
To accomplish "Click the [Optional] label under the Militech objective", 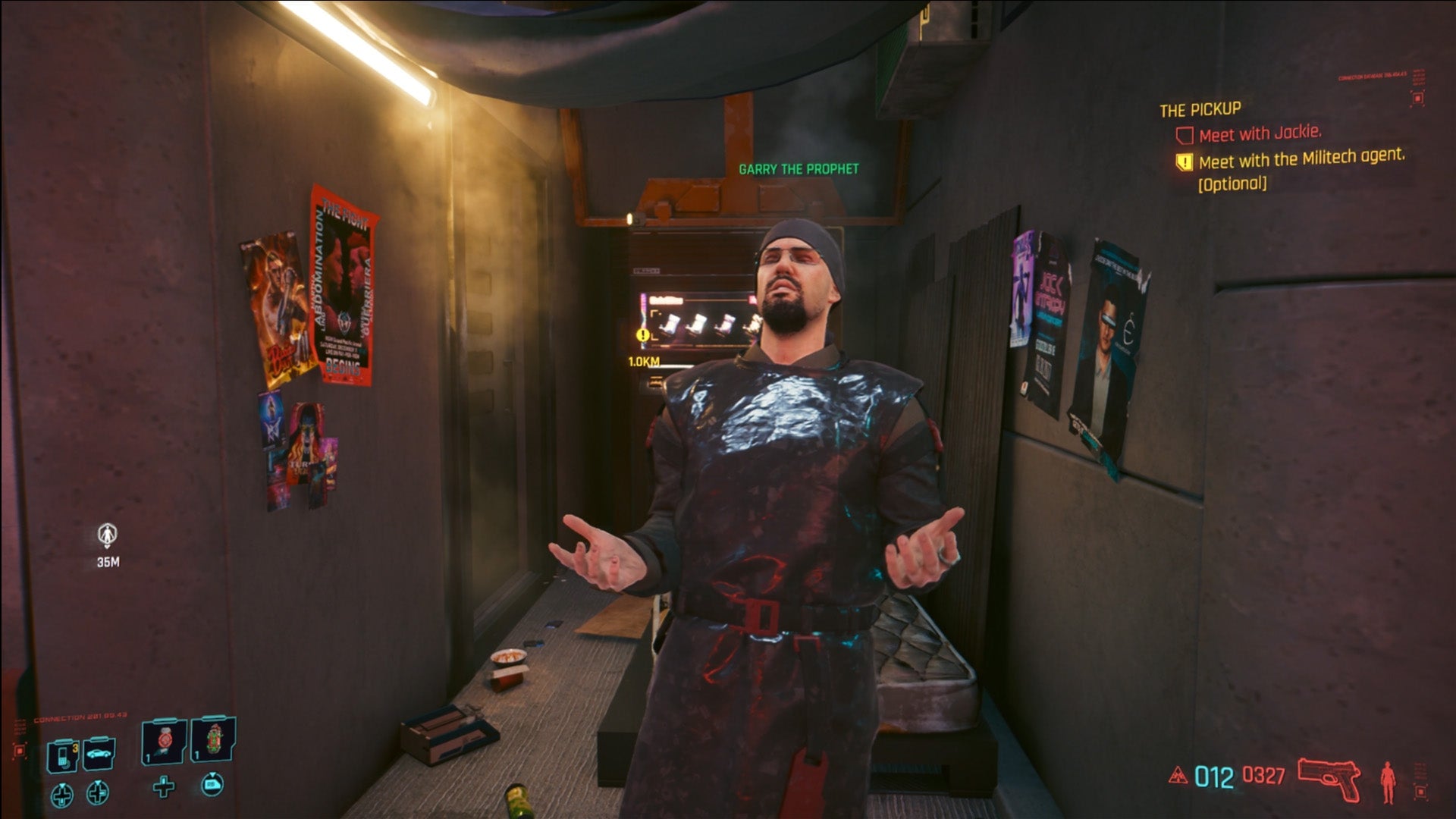I will coord(1232,184).
